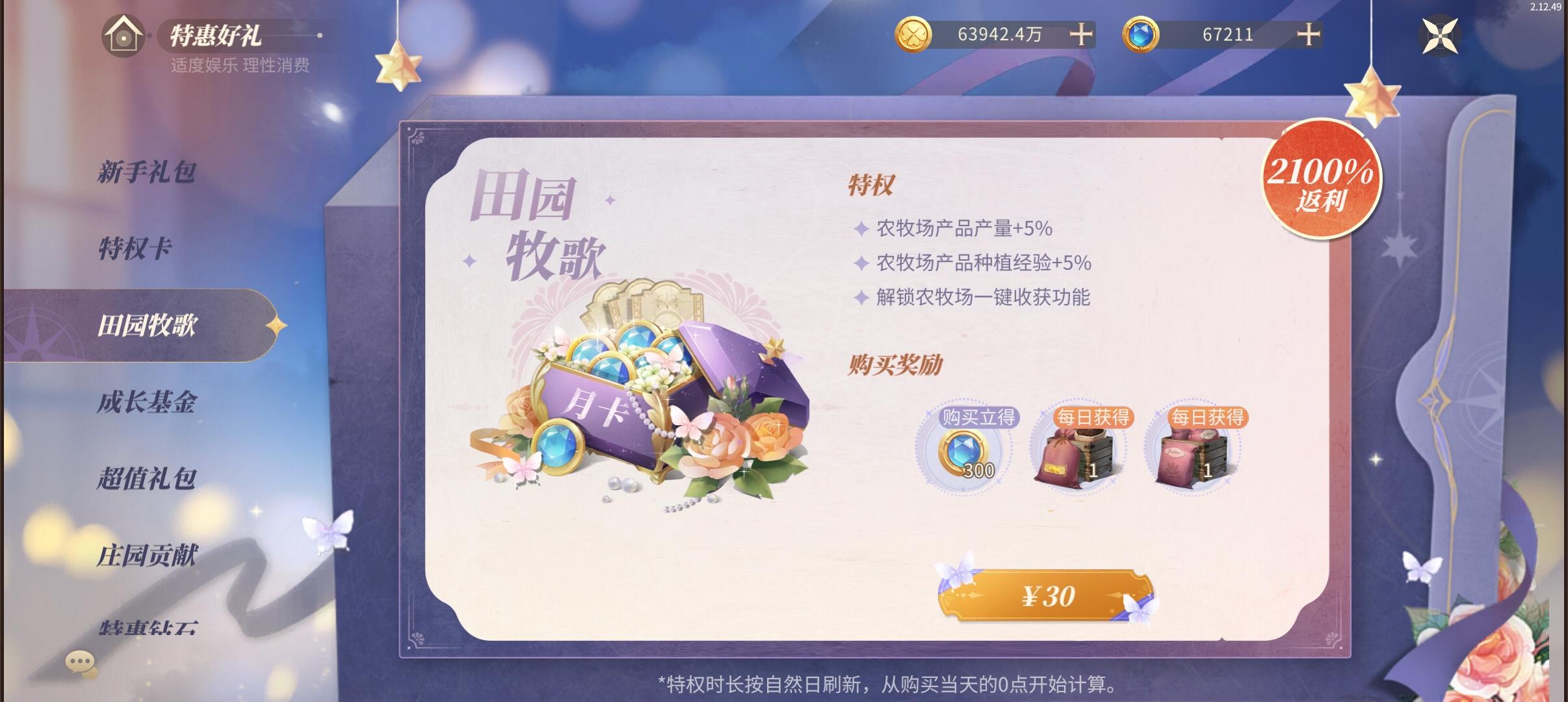
Task: Open the 特惠钻石 tab
Action: [x=148, y=629]
